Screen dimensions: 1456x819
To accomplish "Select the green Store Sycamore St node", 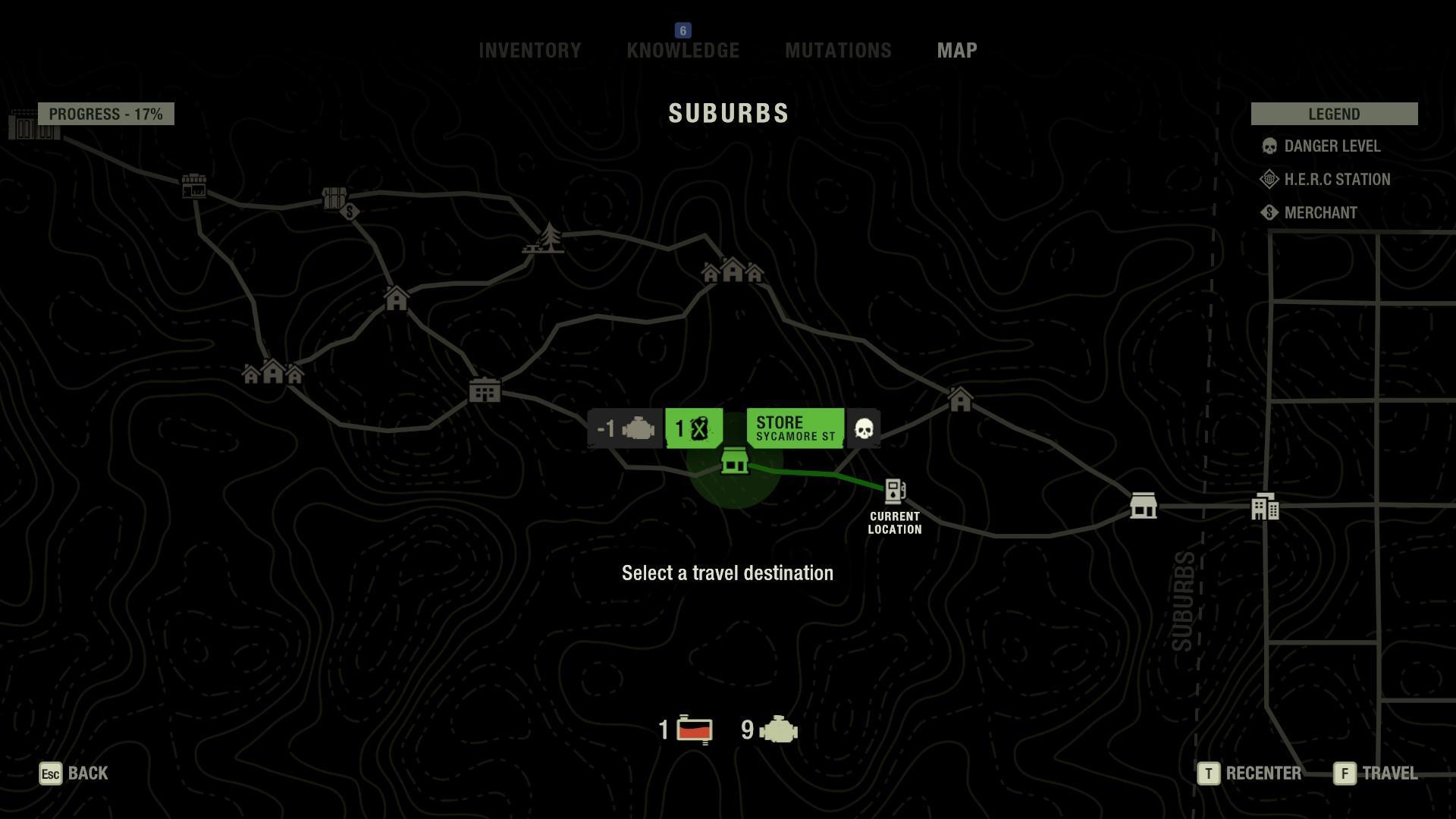I will 734,461.
